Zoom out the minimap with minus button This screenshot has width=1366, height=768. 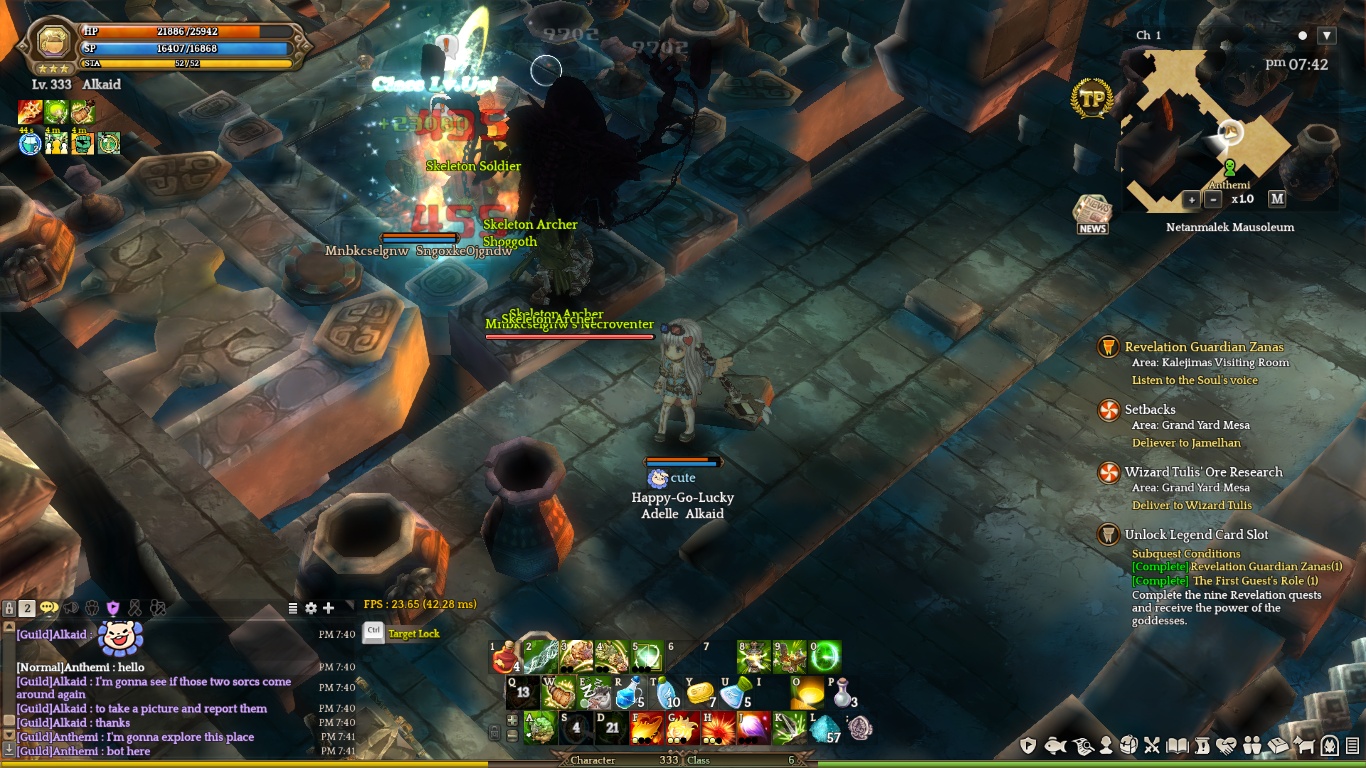click(1213, 199)
